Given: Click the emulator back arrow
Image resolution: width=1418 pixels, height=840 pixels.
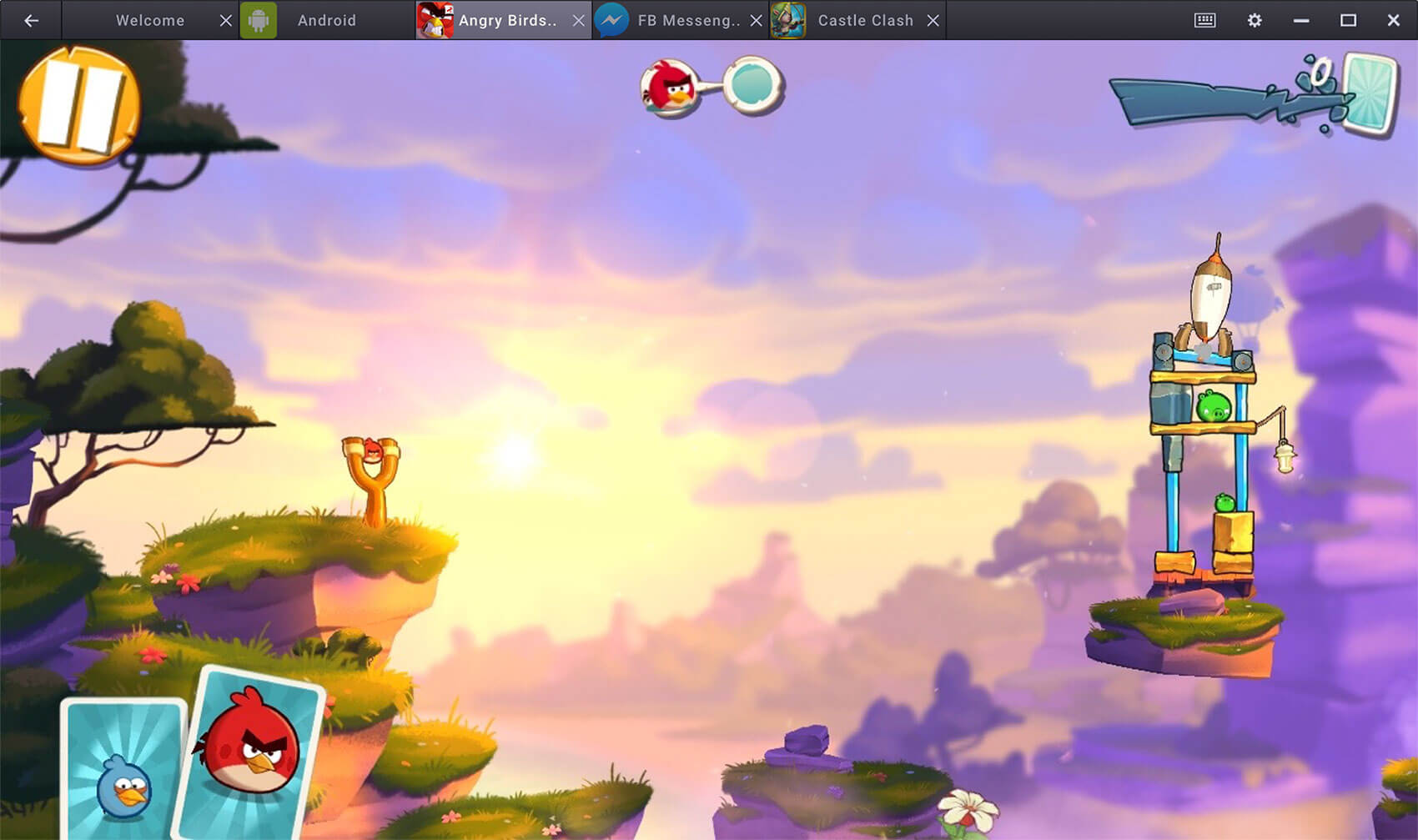Looking at the screenshot, I should 31,20.
